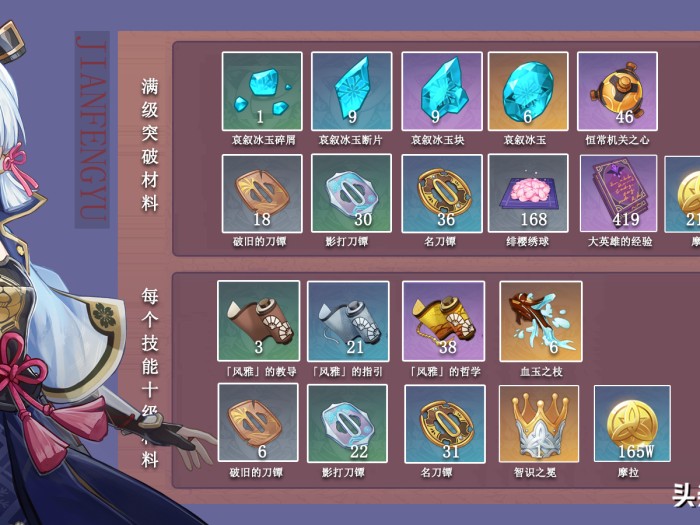The height and width of the screenshot is (525, 700).
Task: Select the 哀叙冰玉 gemstone tile
Action: click(x=528, y=92)
